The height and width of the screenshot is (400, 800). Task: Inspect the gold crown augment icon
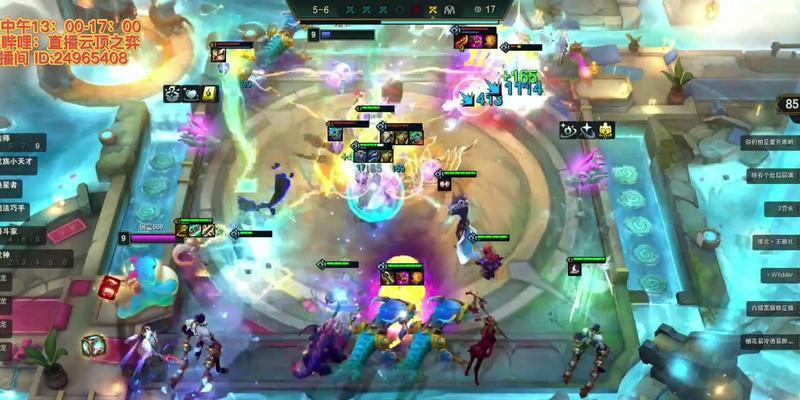pos(607,130)
